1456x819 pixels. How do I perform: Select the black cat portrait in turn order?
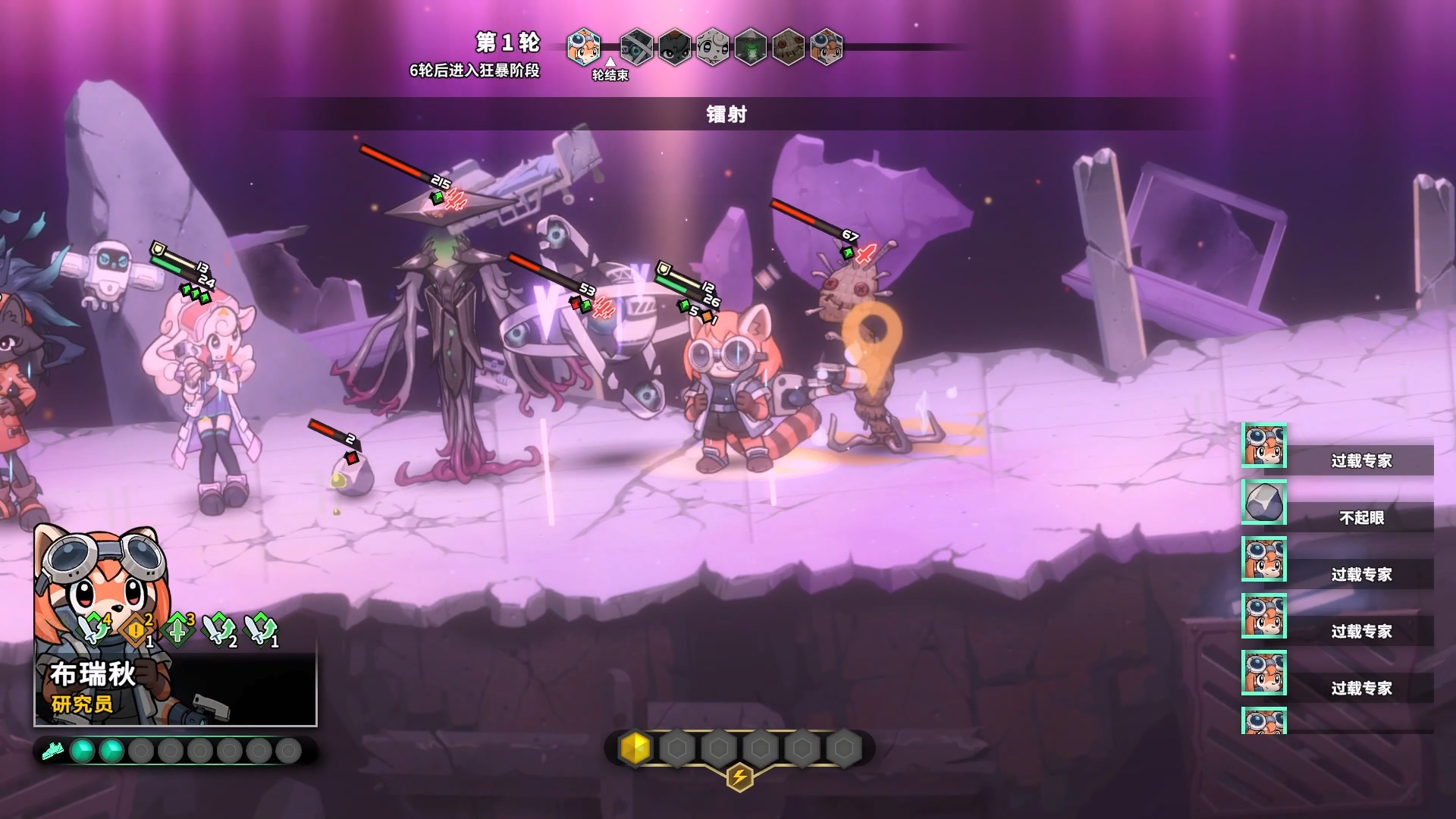point(674,47)
